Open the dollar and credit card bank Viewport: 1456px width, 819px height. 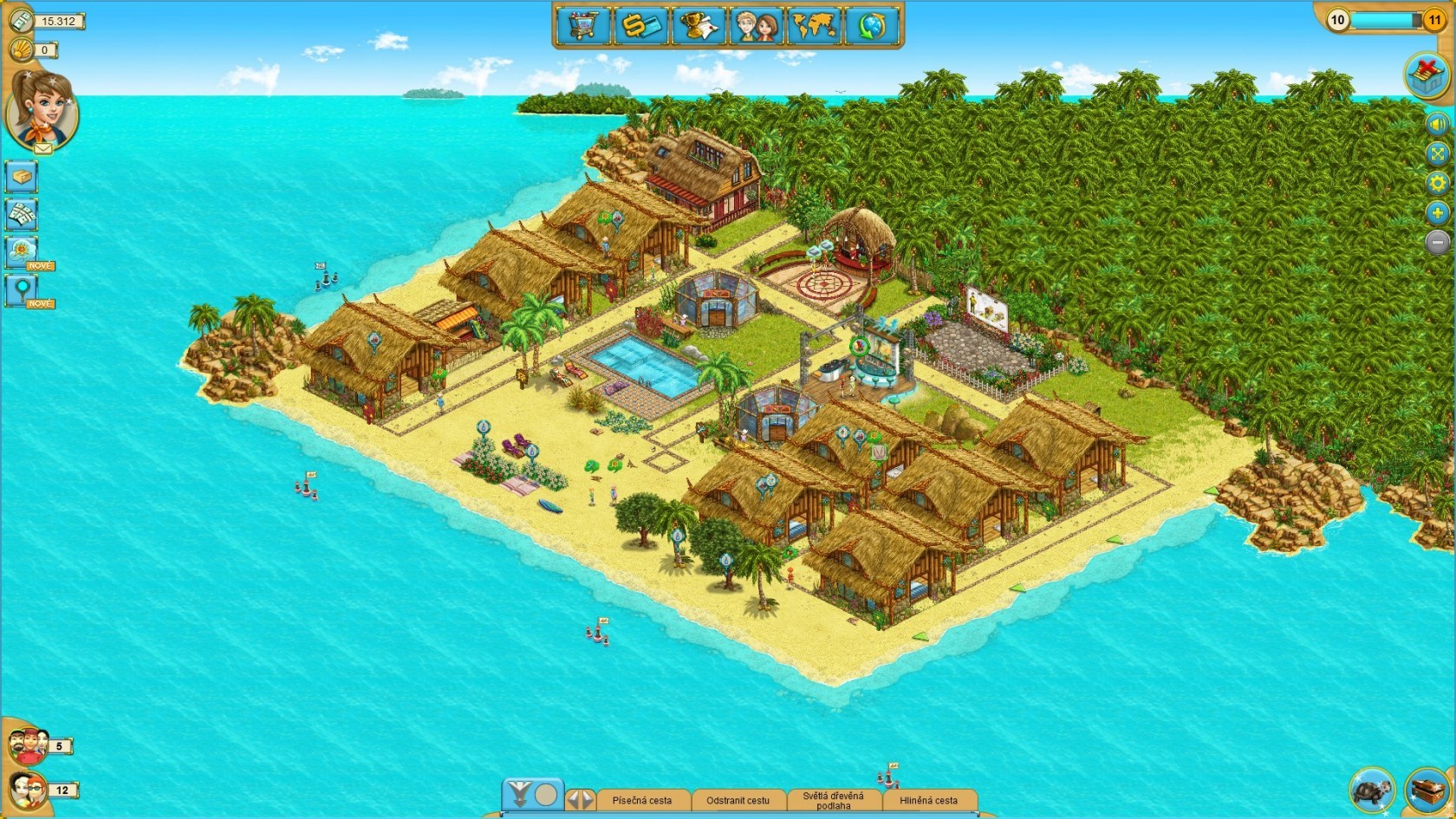tap(641, 25)
